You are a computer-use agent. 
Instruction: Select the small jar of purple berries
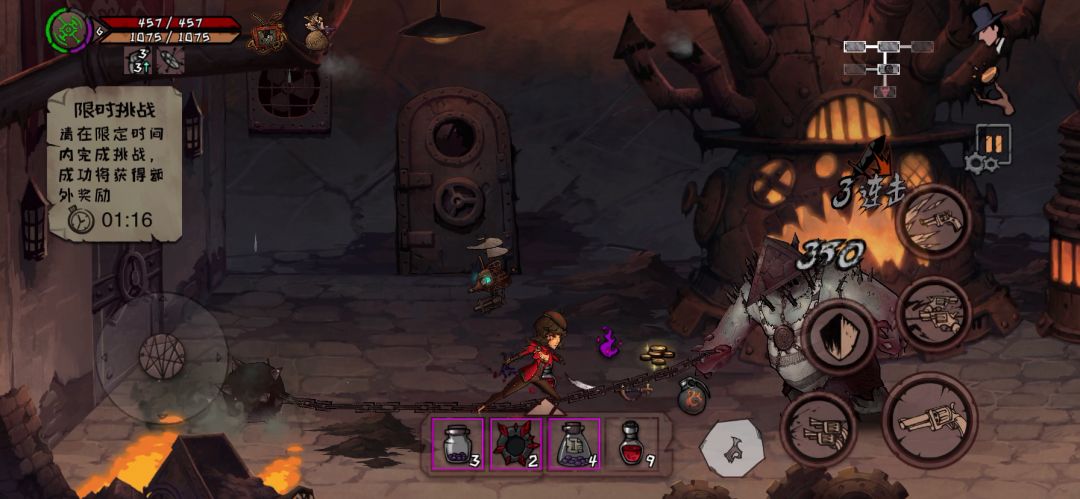pyautogui.click(x=458, y=443)
